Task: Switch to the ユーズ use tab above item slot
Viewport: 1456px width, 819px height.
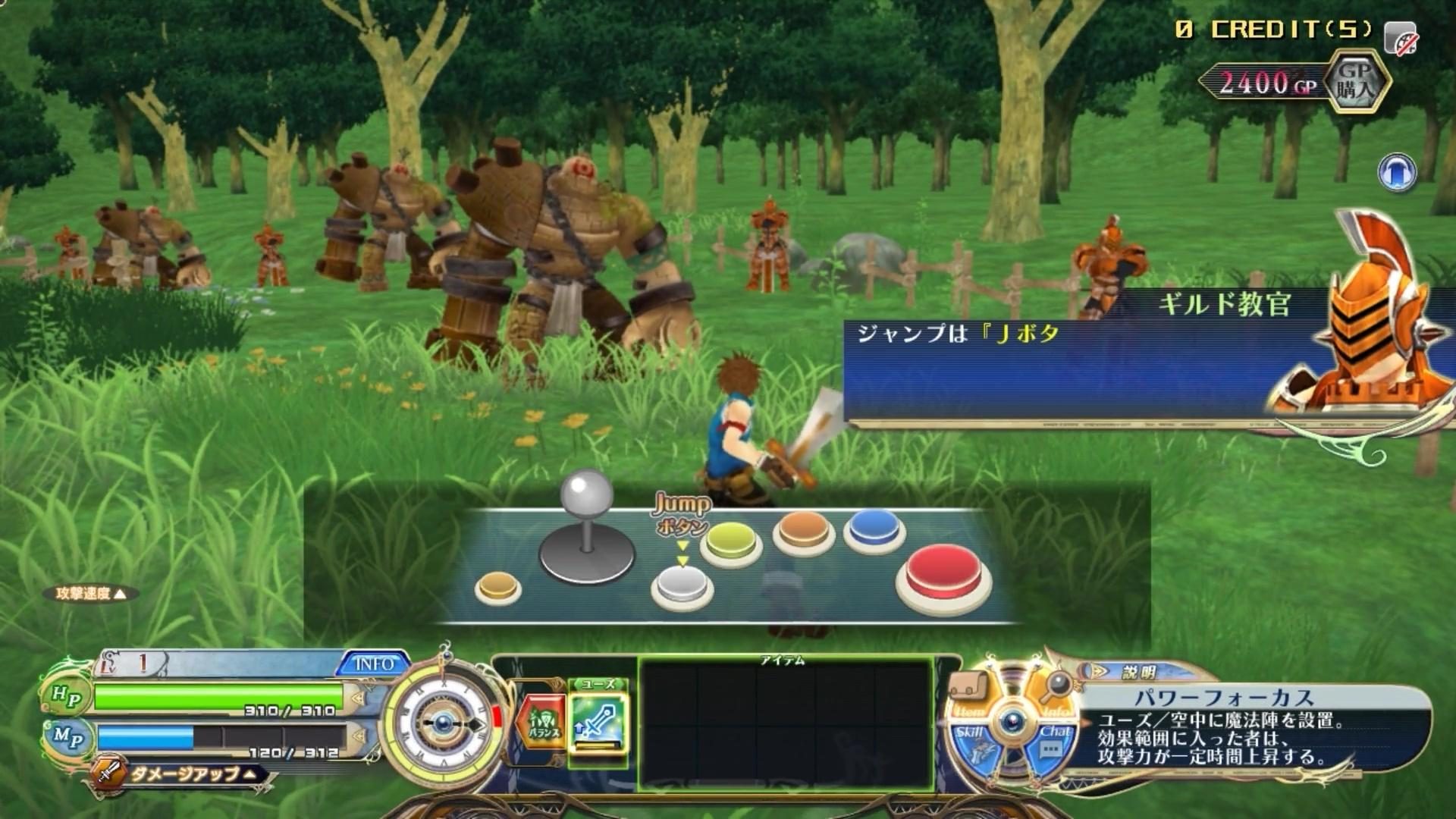Action: point(598,683)
